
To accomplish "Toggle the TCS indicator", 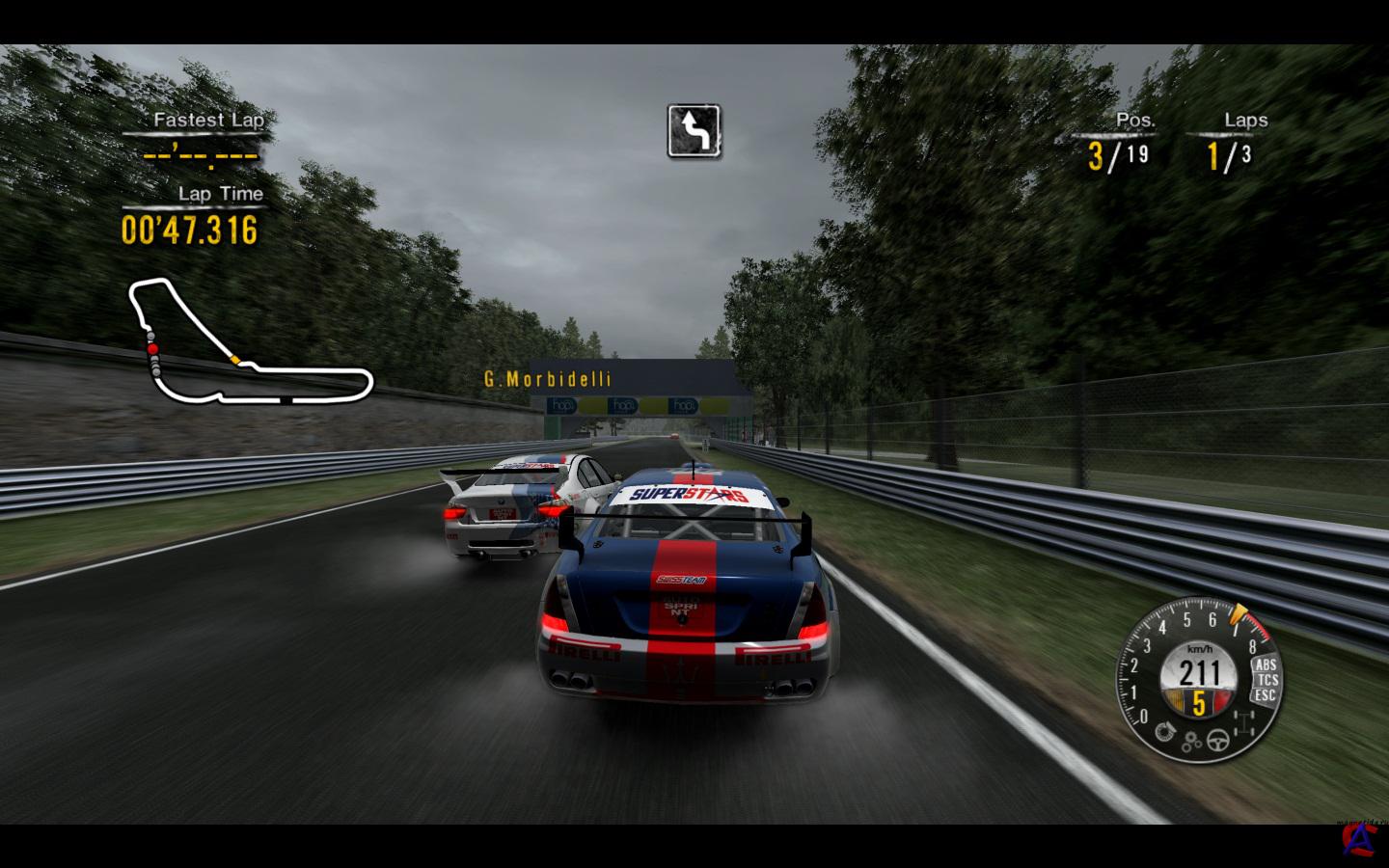I will click(1266, 680).
